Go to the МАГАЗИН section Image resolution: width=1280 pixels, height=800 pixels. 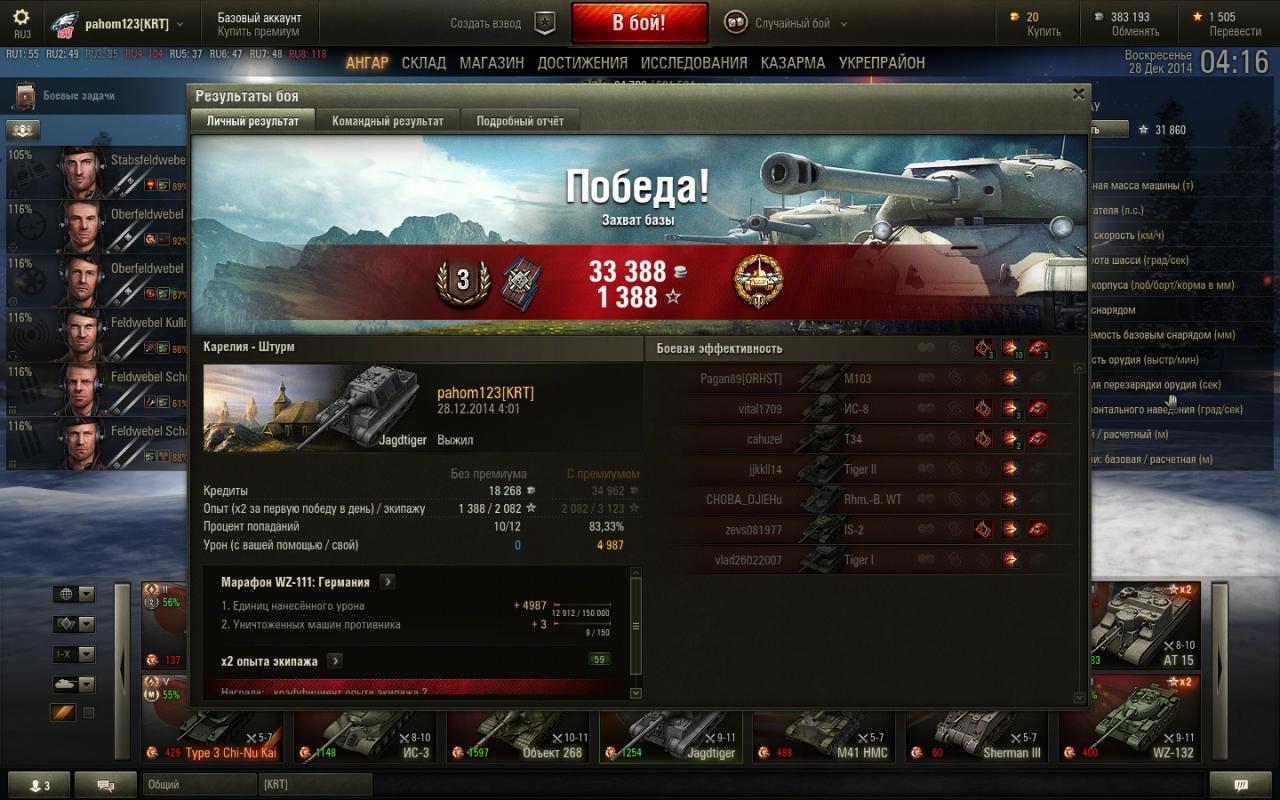click(491, 63)
